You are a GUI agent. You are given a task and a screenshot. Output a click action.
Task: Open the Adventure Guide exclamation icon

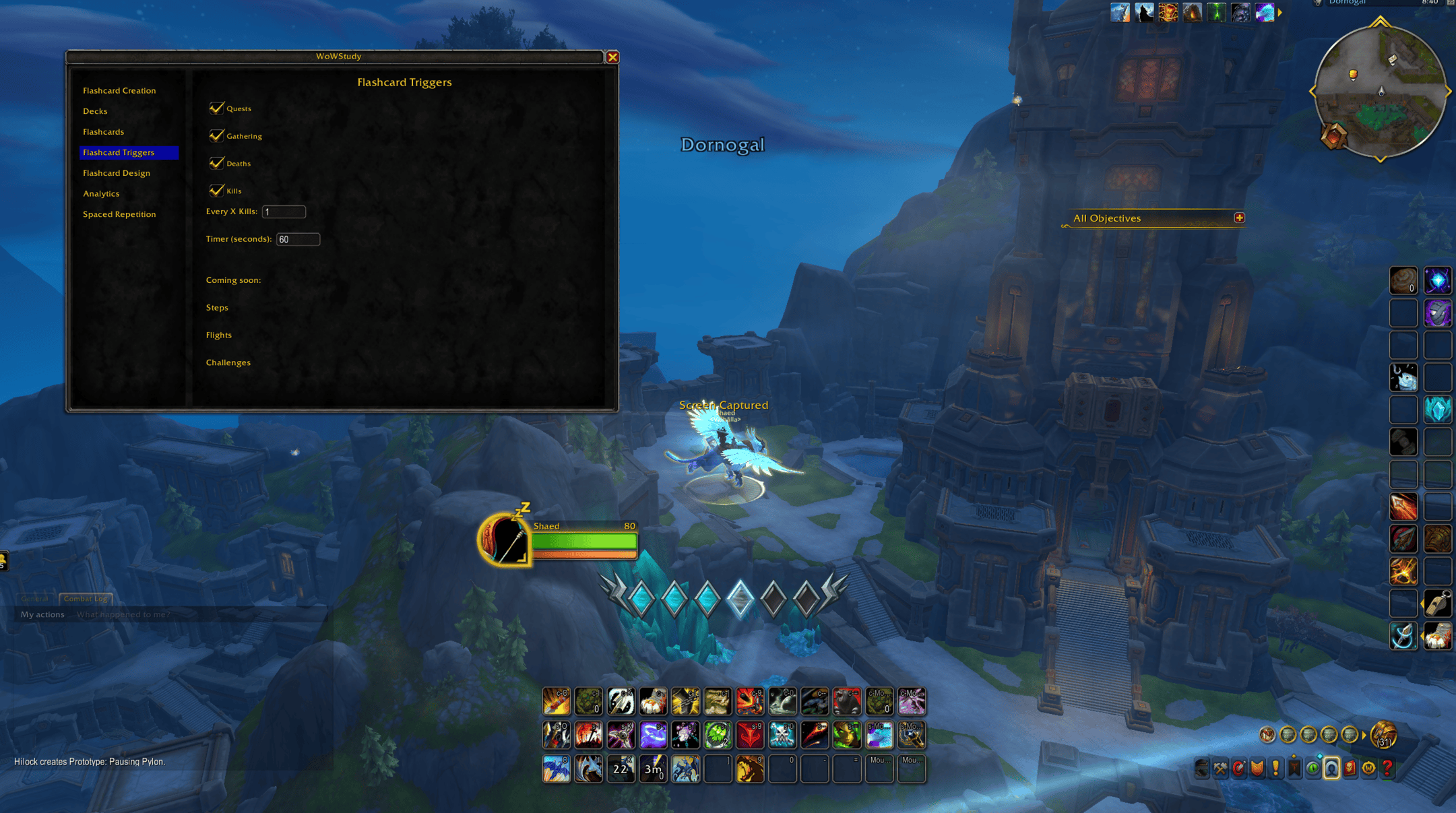(1275, 768)
